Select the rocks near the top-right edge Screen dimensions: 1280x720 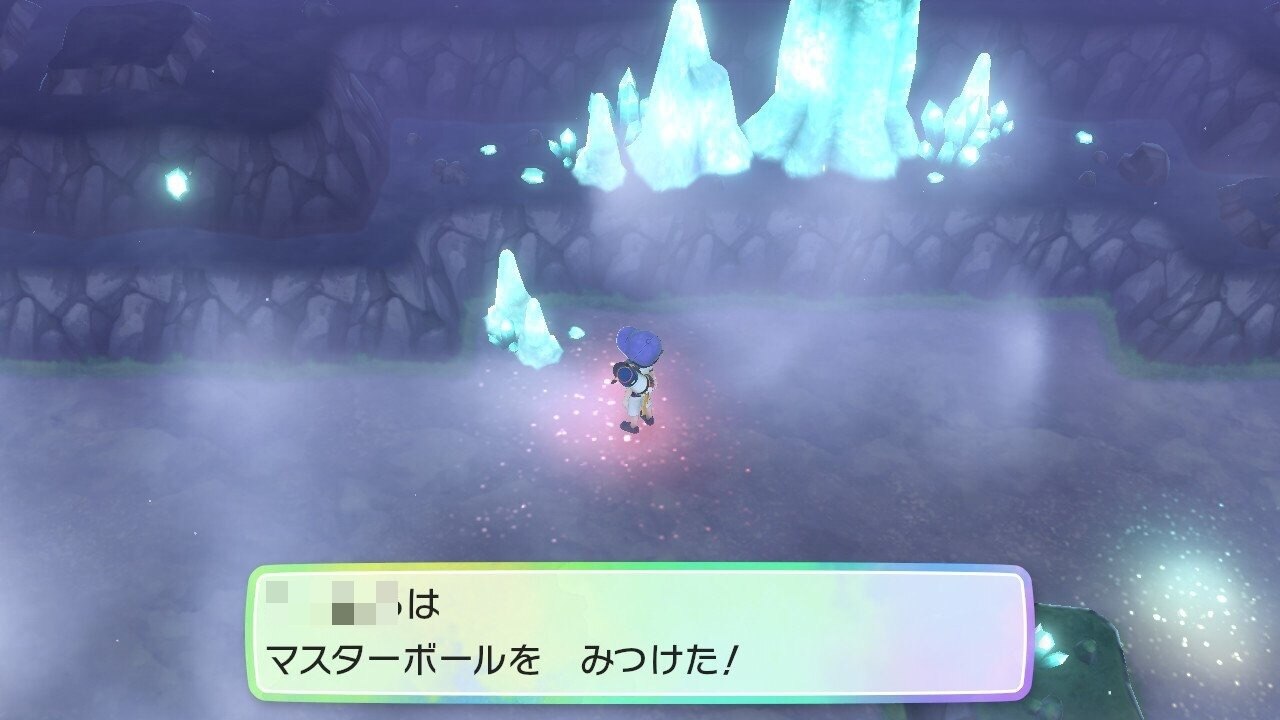pos(1150,165)
